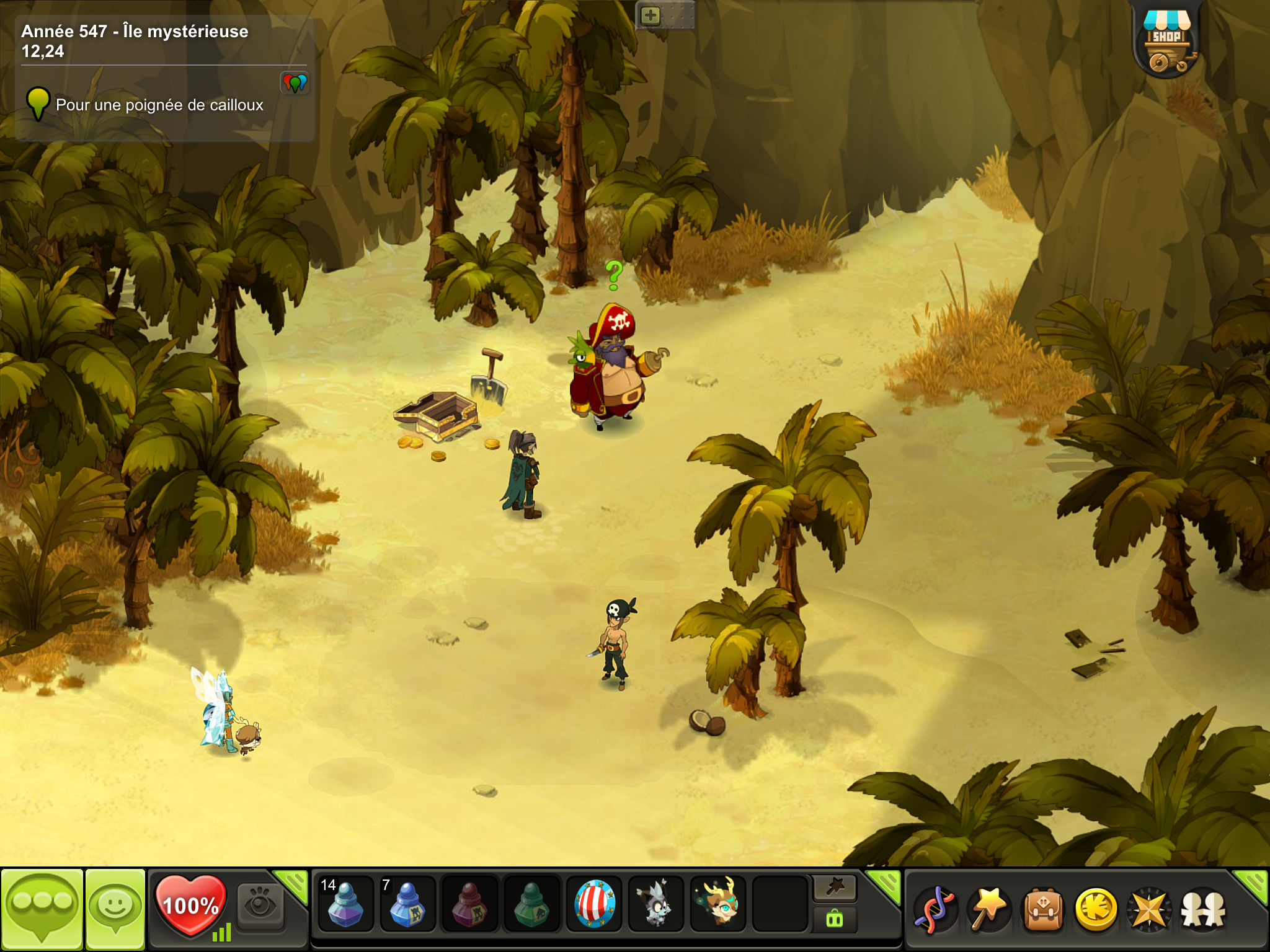The image size is (1270, 952).
Task: Switch shortcut bar to spells wand tab
Action: point(835,888)
